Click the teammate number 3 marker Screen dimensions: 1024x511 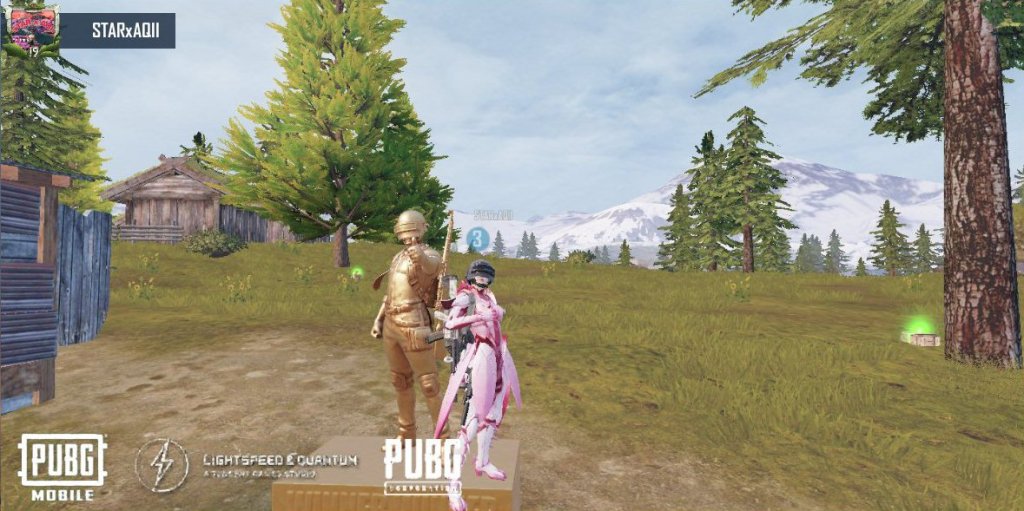pyautogui.click(x=478, y=238)
